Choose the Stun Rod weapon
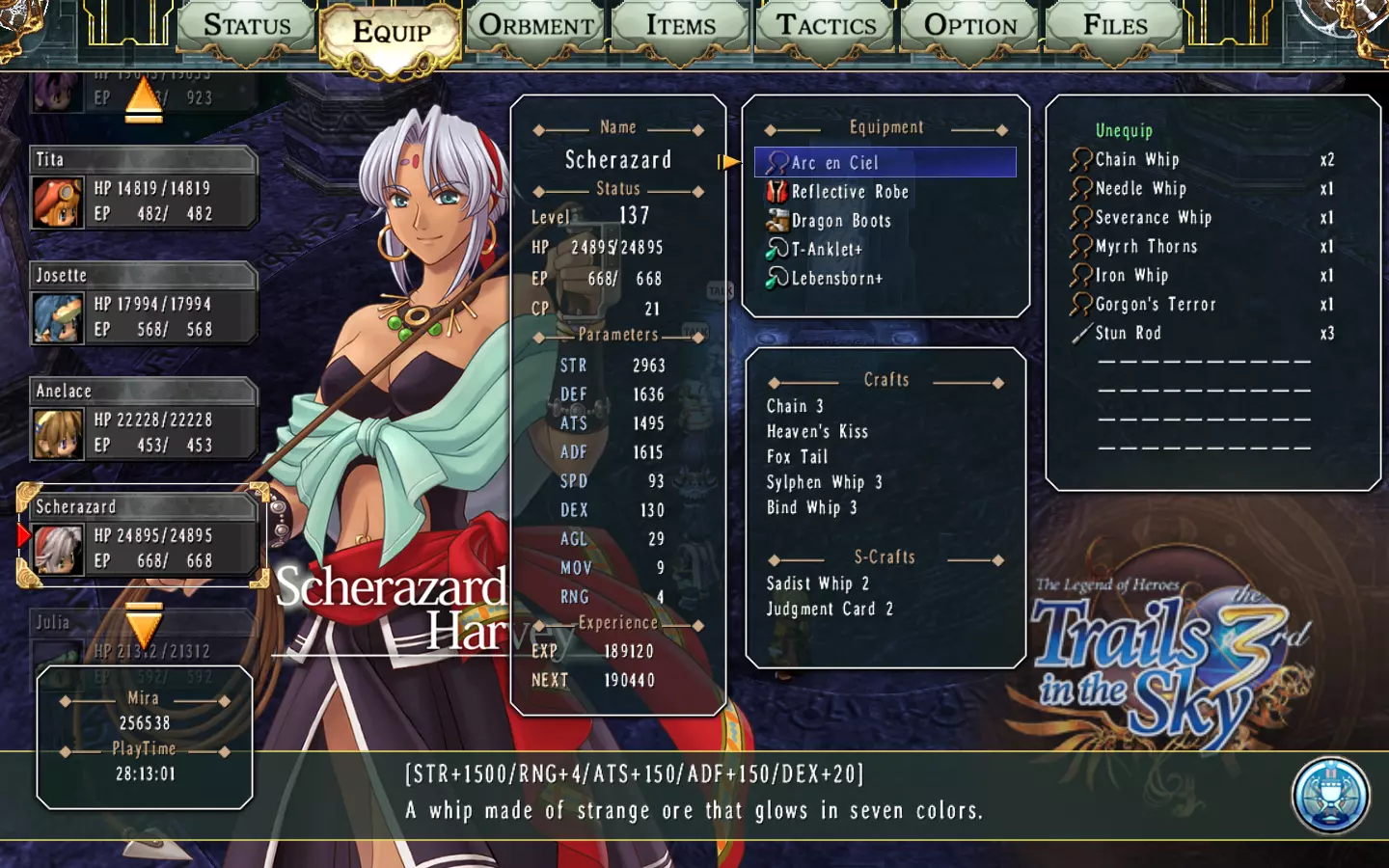The width and height of the screenshot is (1389, 868). [x=1128, y=334]
